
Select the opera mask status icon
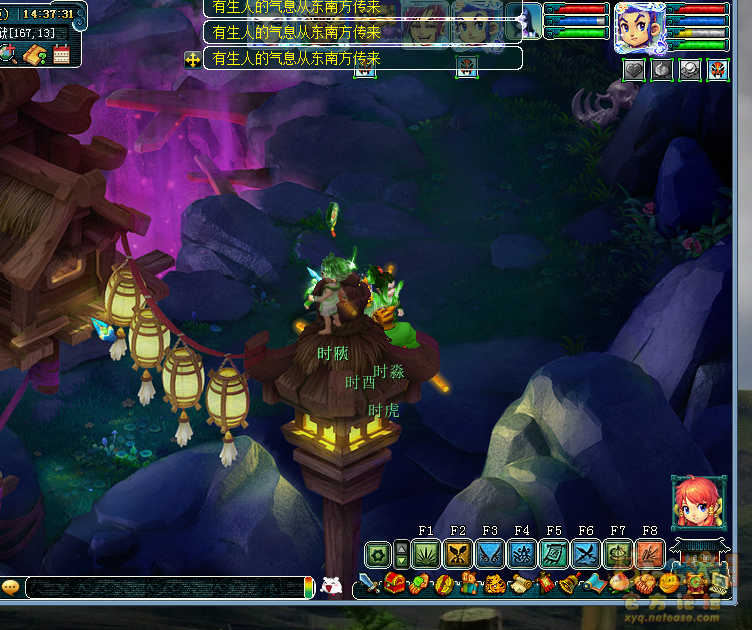(x=718, y=70)
